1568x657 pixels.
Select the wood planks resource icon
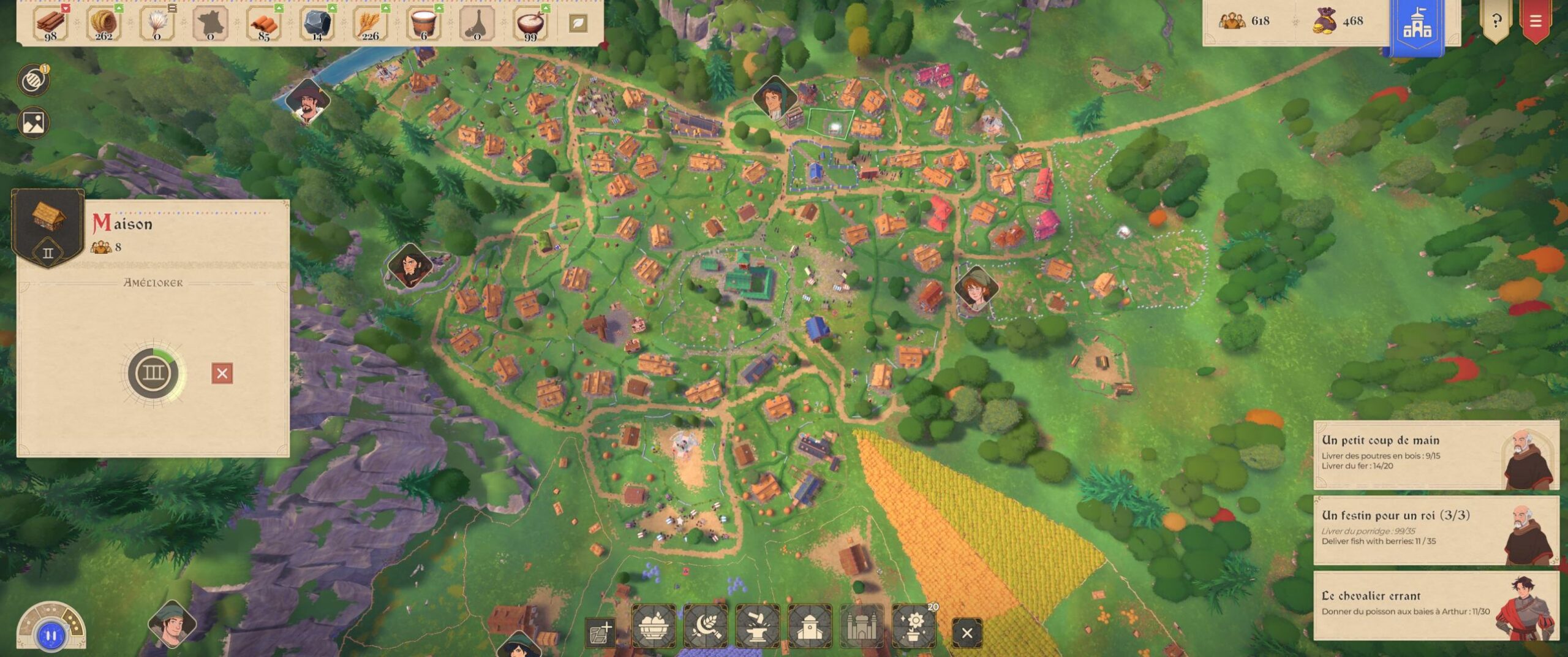(51, 23)
